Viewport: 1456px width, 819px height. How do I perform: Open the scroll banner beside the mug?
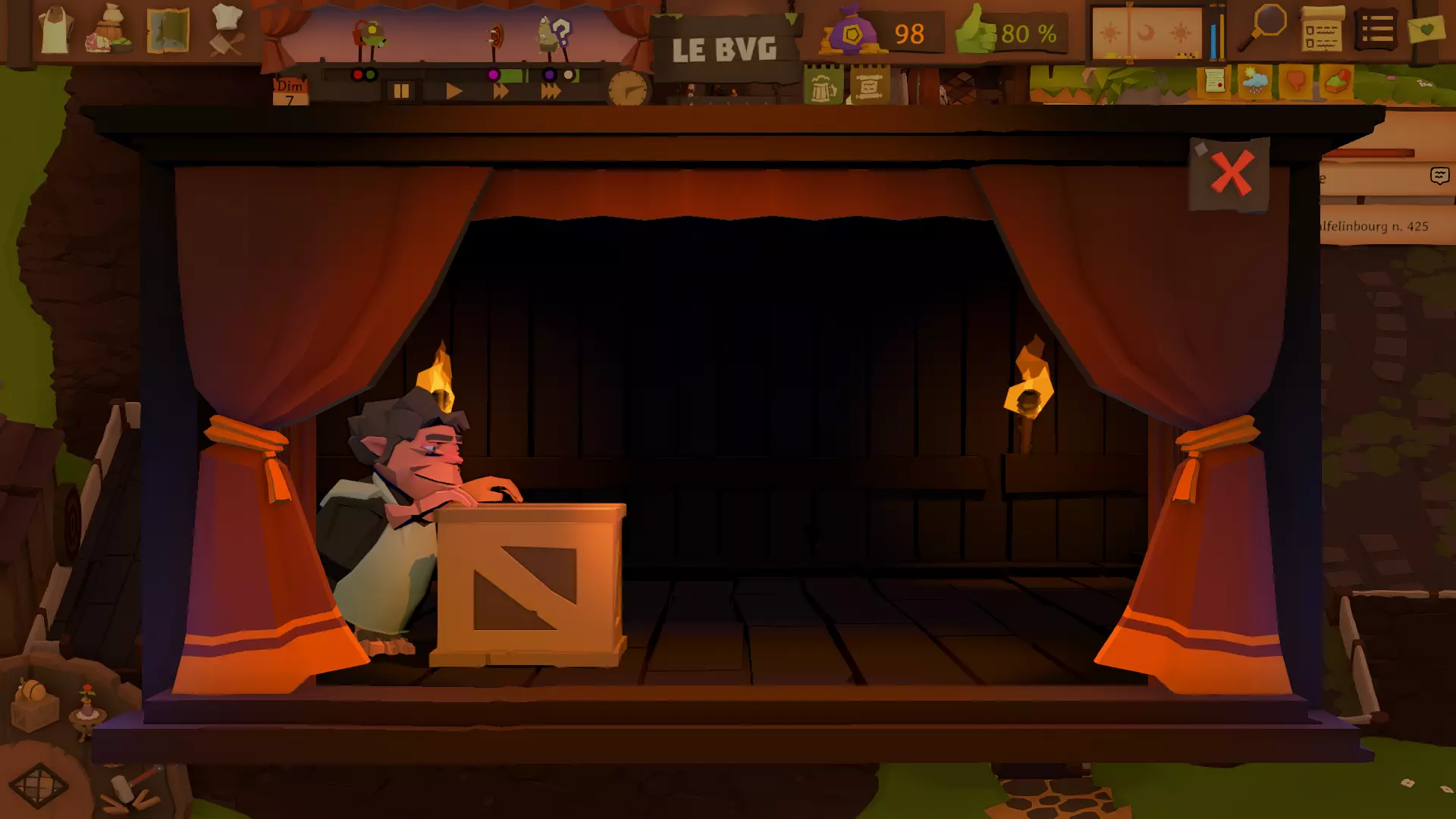click(869, 86)
